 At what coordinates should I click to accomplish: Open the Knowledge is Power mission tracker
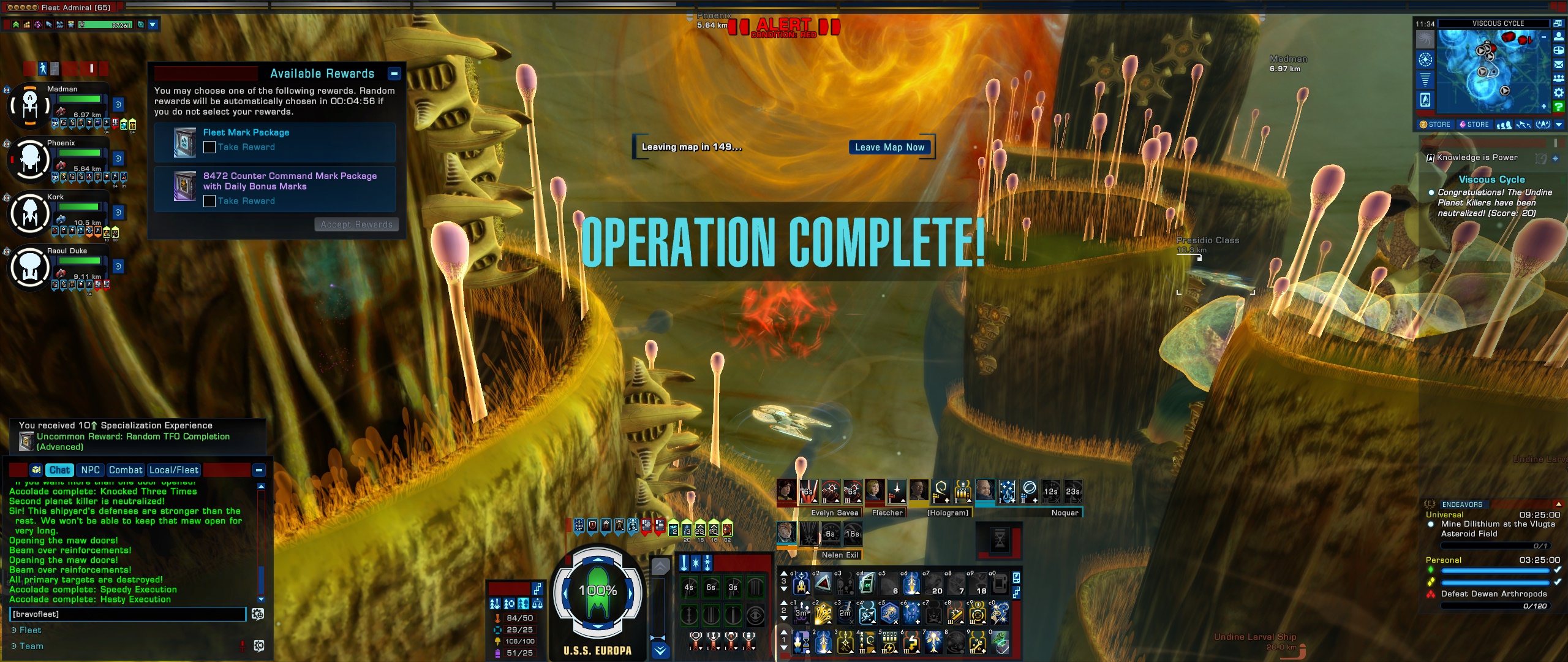[1477, 158]
